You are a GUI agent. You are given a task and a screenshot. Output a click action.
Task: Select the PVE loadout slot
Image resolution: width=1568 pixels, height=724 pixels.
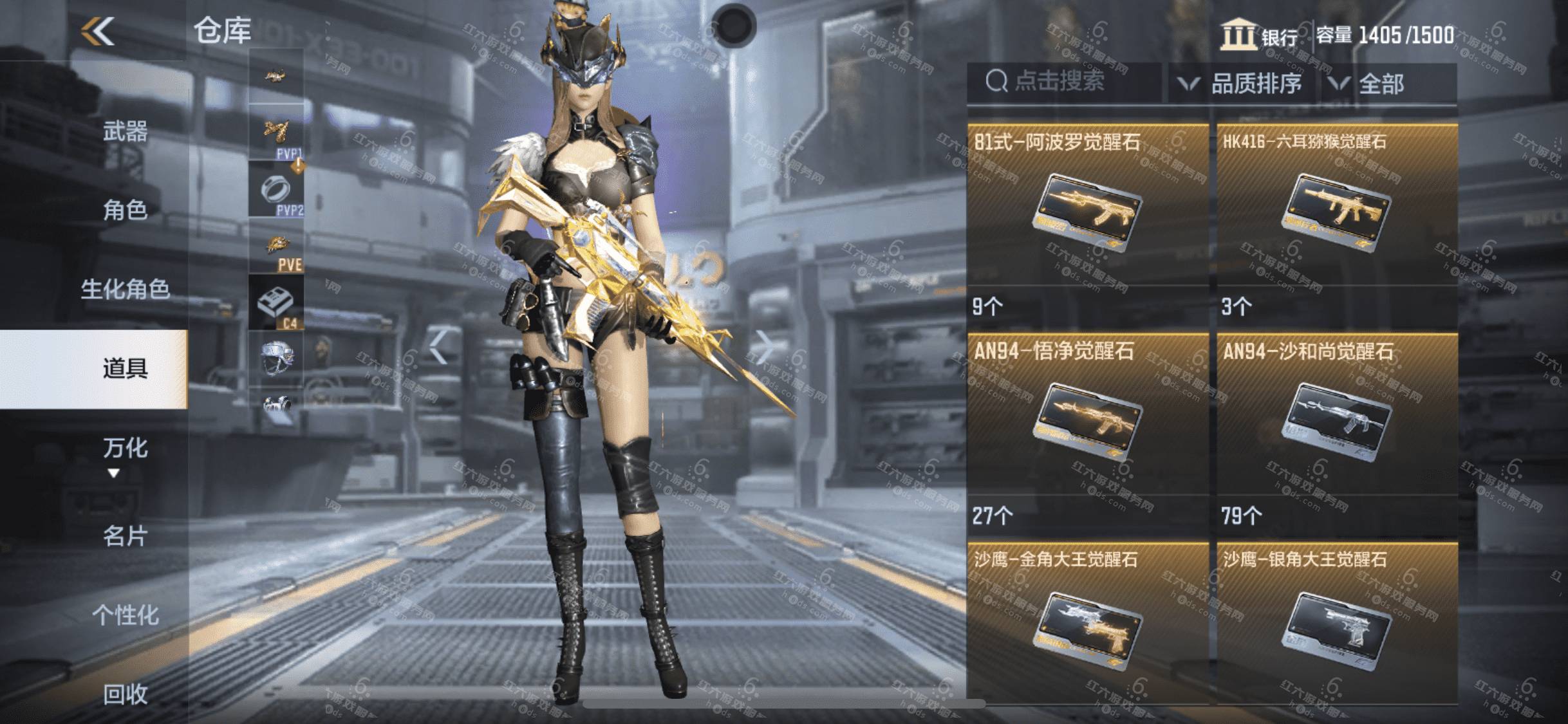click(276, 247)
